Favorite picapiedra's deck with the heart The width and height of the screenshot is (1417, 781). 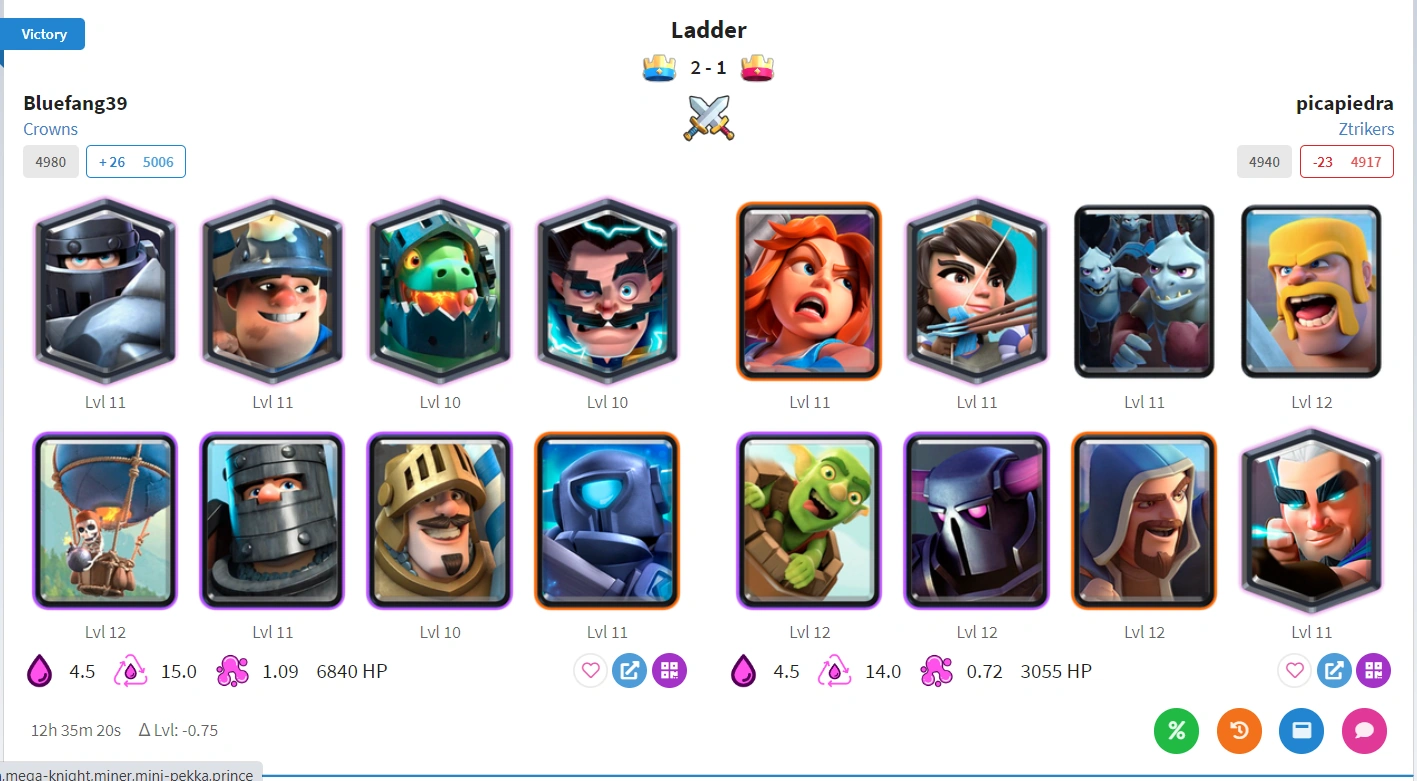coord(1294,670)
